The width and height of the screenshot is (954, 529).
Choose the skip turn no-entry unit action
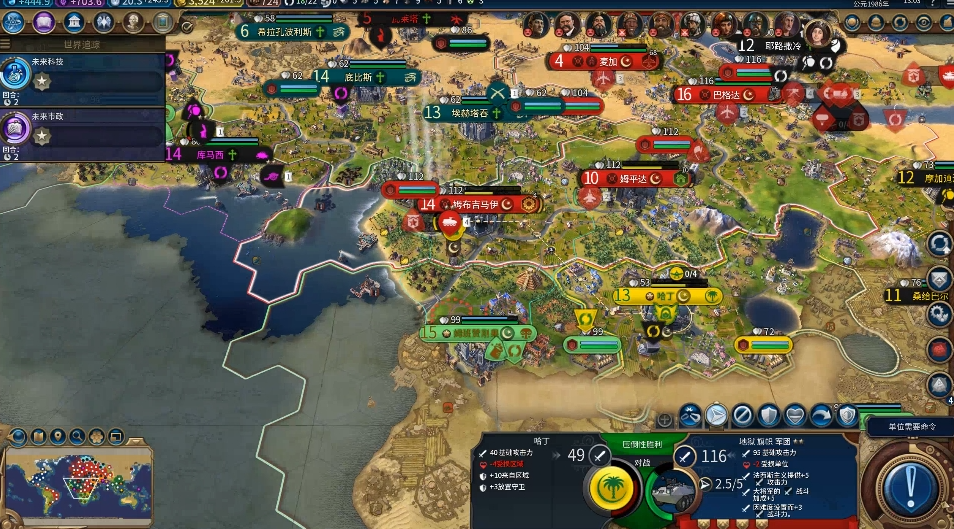pyautogui.click(x=742, y=414)
